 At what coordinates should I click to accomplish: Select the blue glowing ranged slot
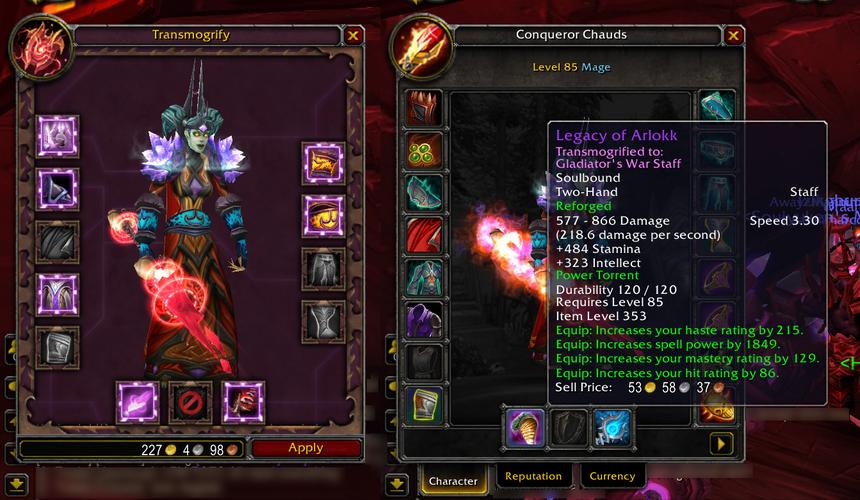point(611,427)
